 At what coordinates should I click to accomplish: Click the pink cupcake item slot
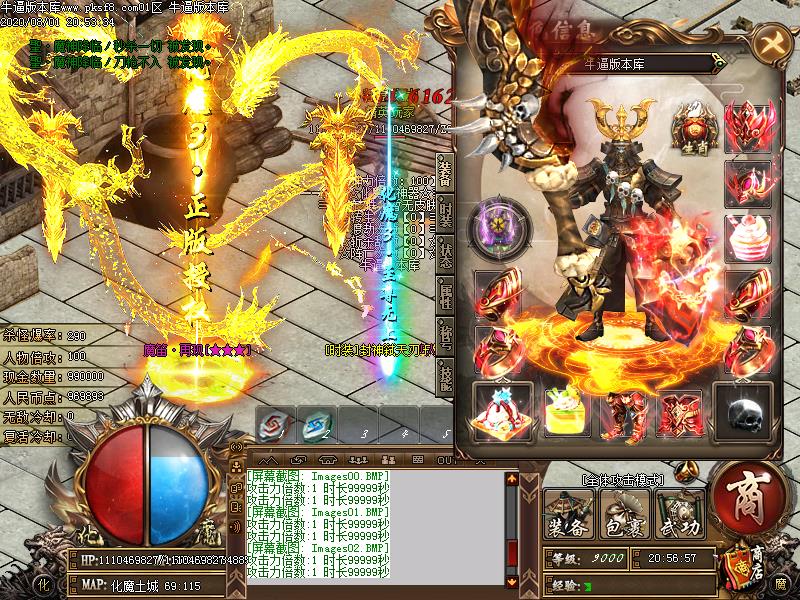click(x=748, y=237)
